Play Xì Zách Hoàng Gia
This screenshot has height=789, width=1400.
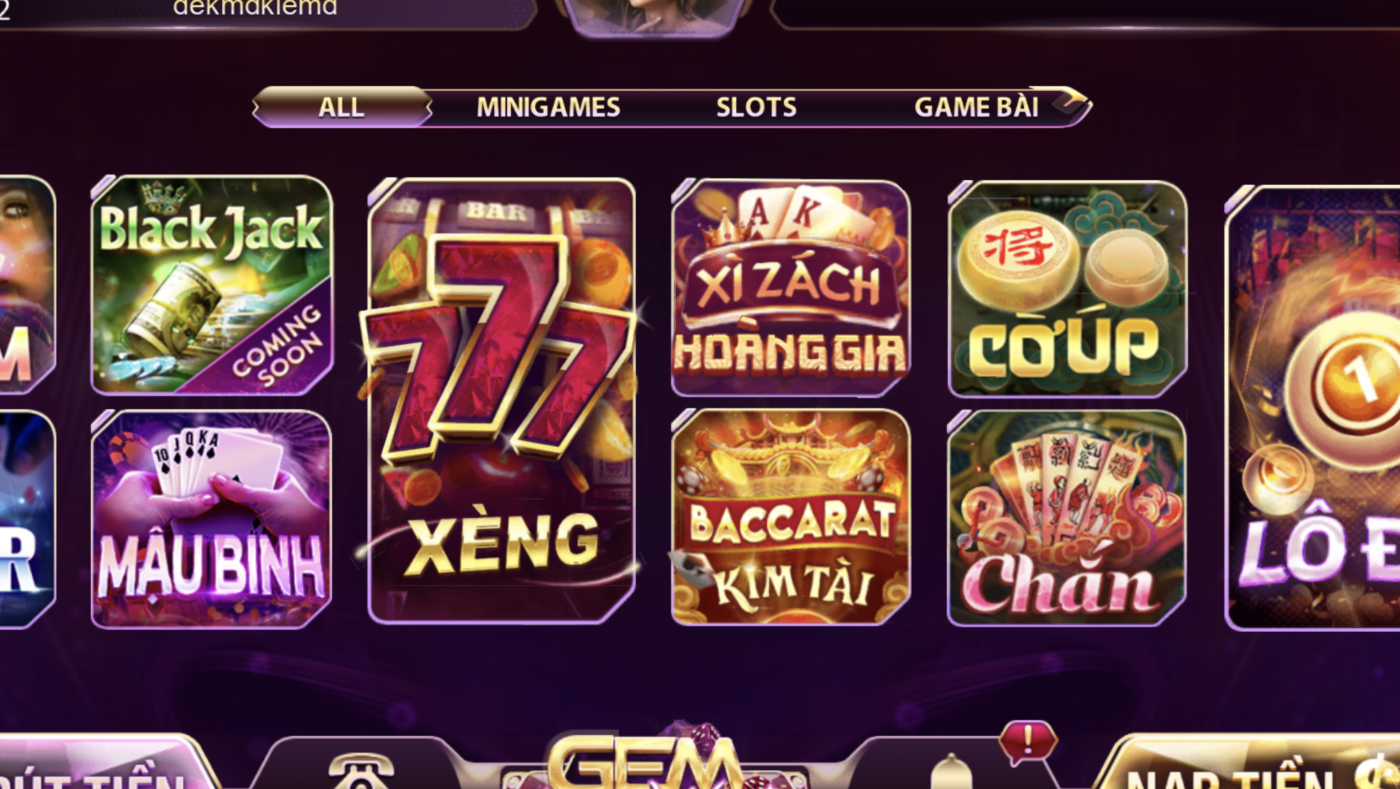click(790, 286)
